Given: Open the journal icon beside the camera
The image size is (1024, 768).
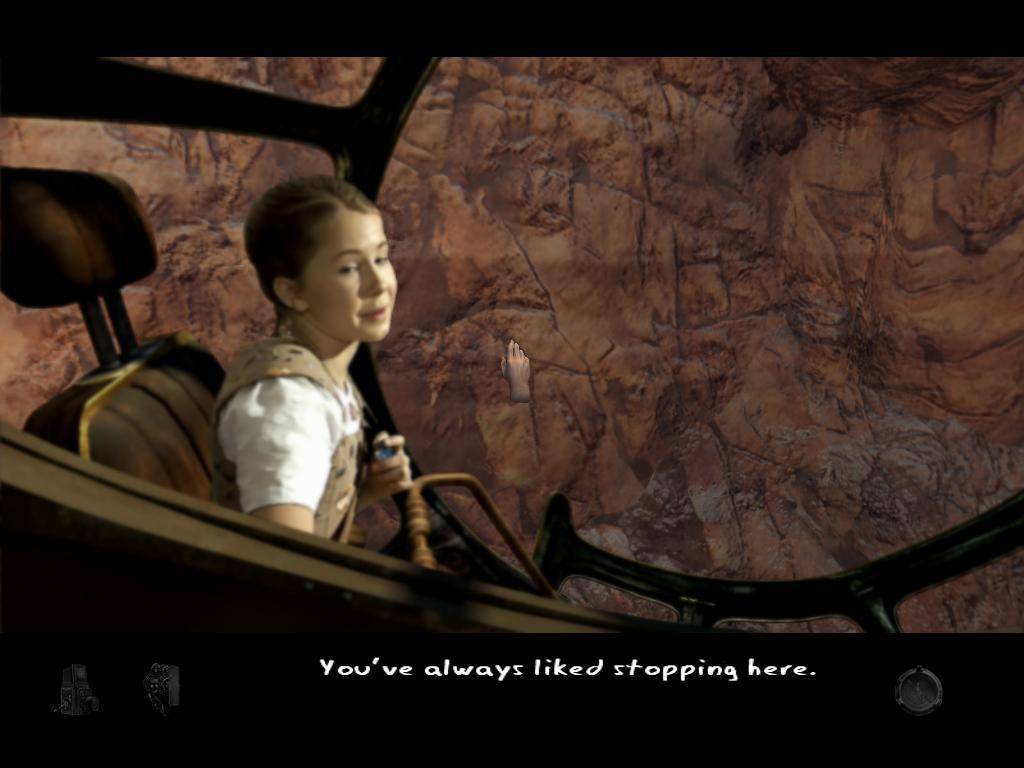Looking at the screenshot, I should [162, 689].
